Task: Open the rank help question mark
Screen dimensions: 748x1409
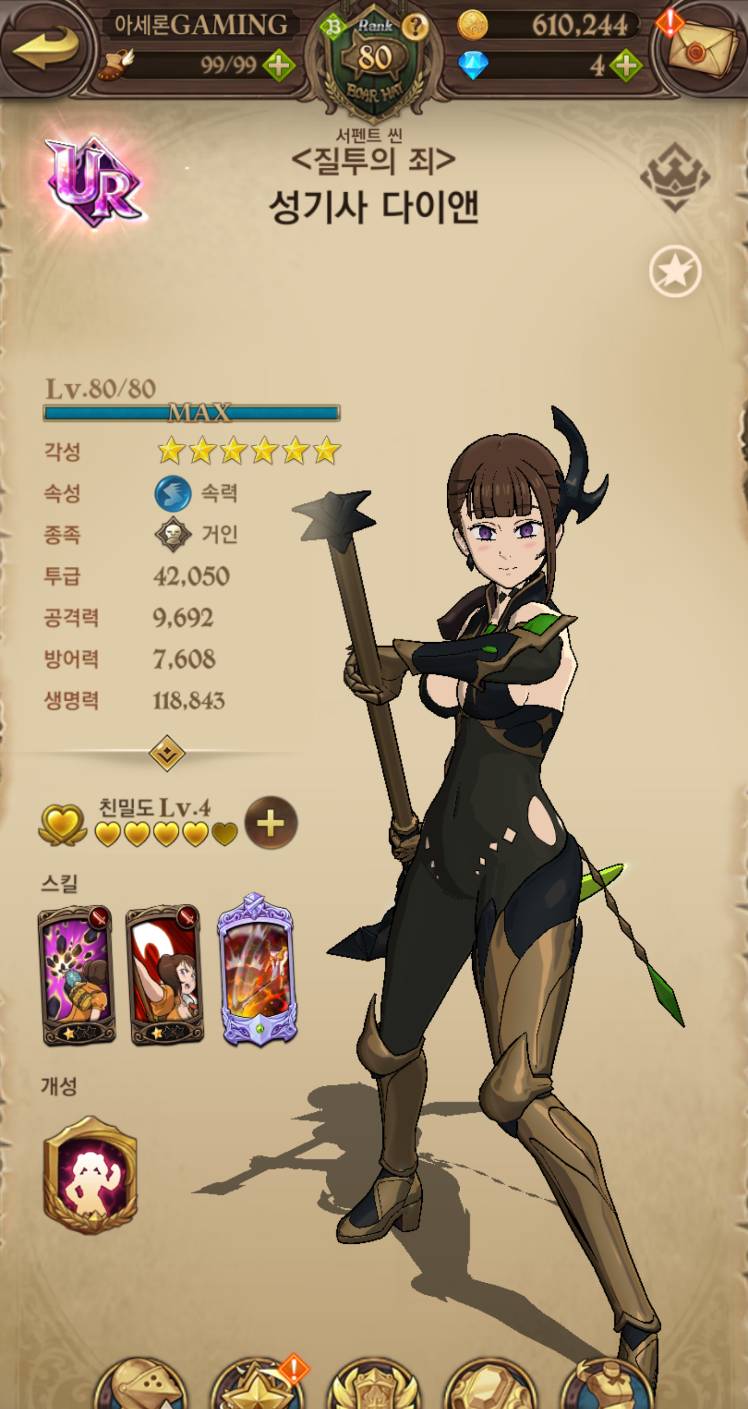Action: click(414, 25)
